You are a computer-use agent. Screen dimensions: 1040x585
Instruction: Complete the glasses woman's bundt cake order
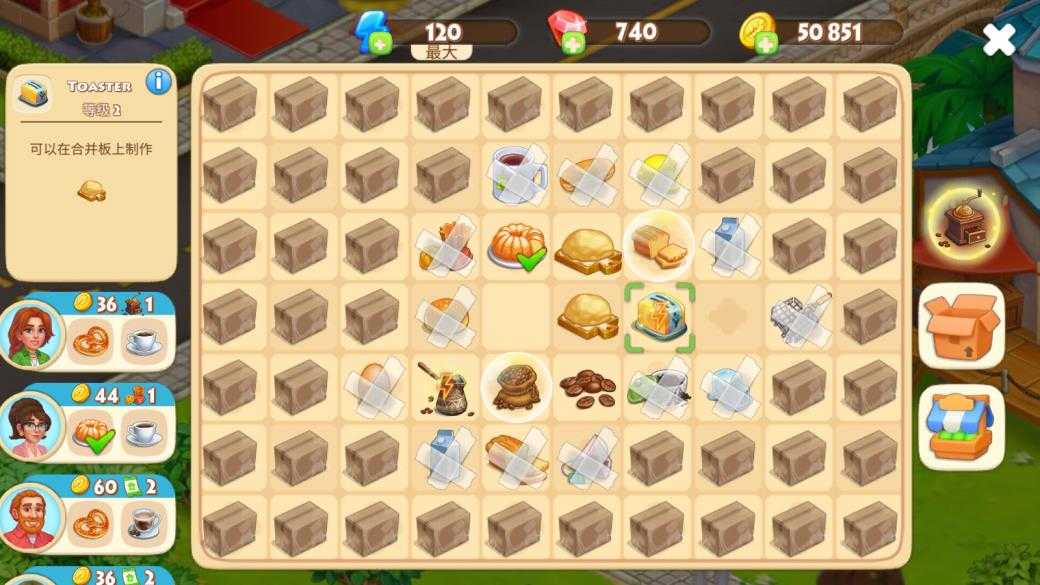(90, 434)
